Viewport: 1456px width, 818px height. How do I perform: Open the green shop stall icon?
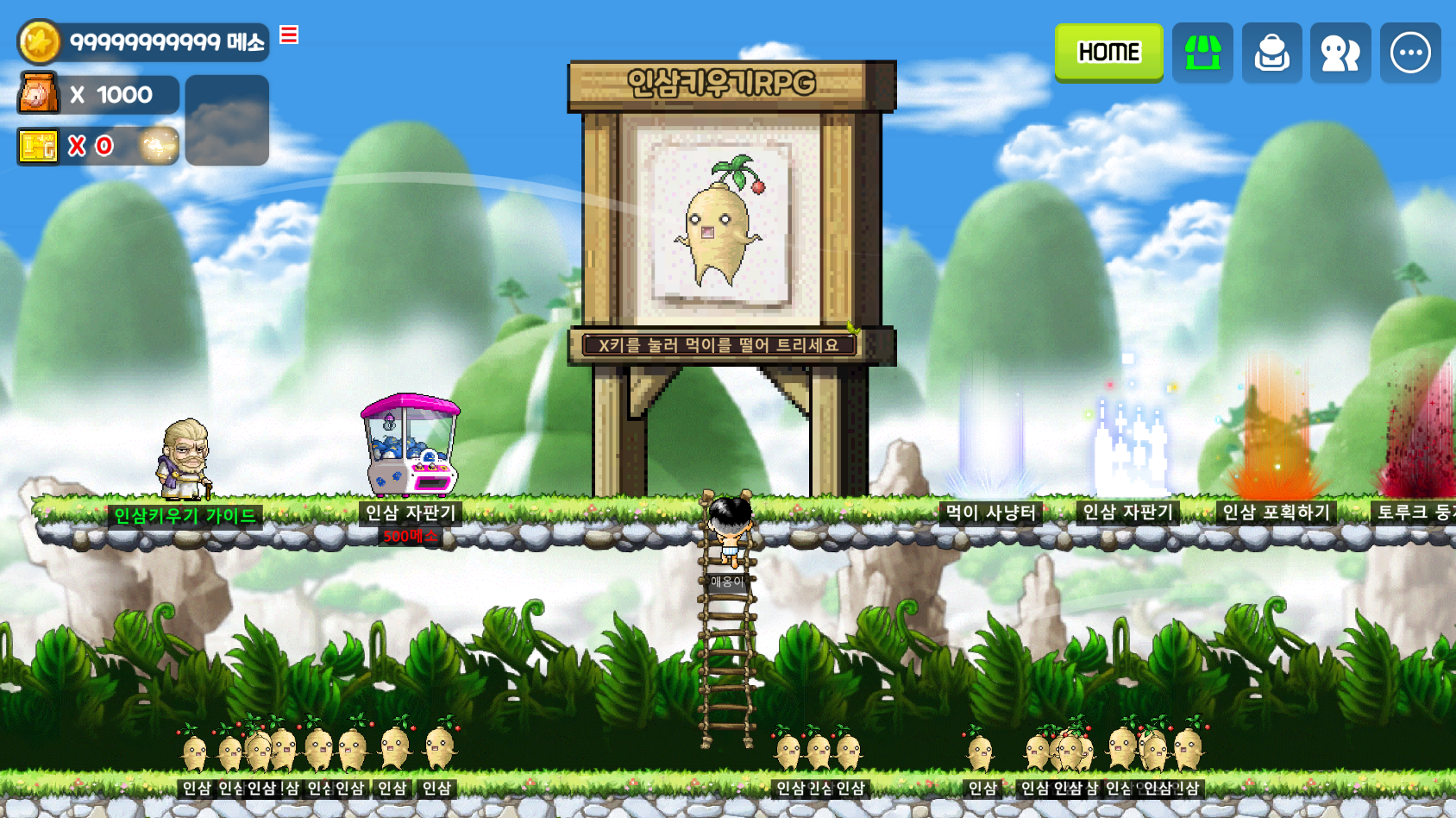[1202, 53]
